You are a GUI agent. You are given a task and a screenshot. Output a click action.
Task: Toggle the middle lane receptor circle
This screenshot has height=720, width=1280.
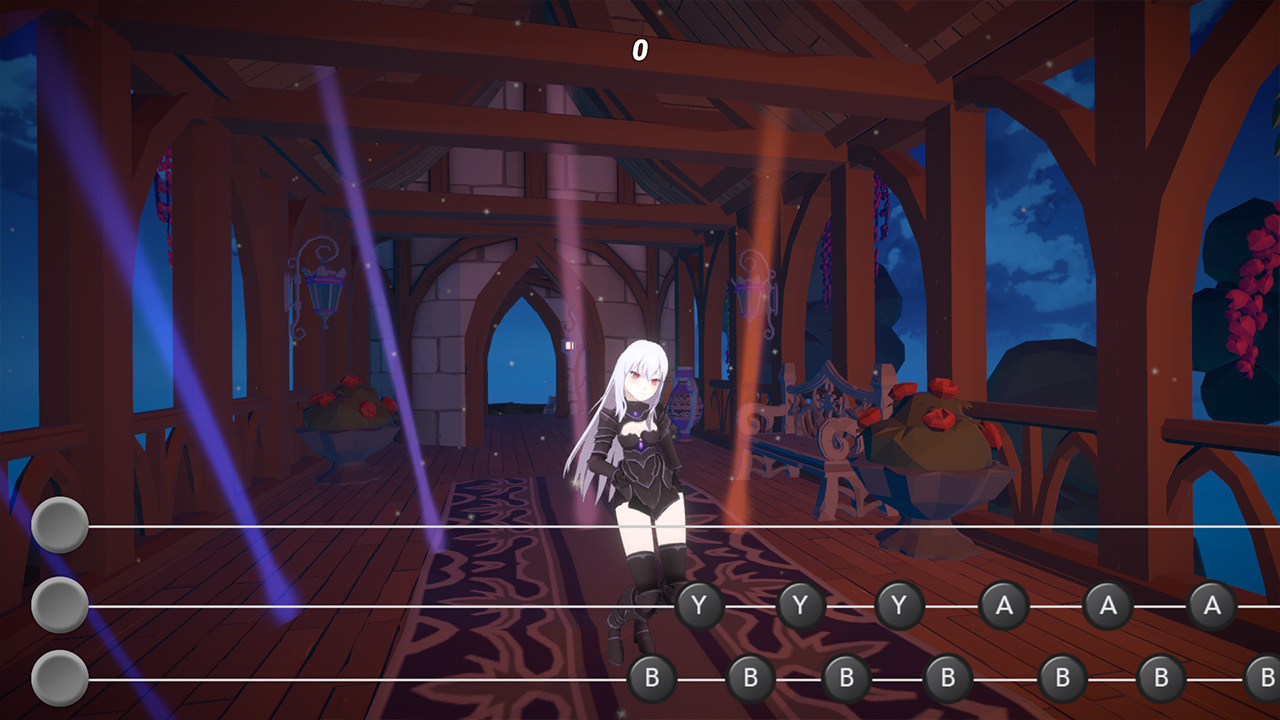[60, 604]
